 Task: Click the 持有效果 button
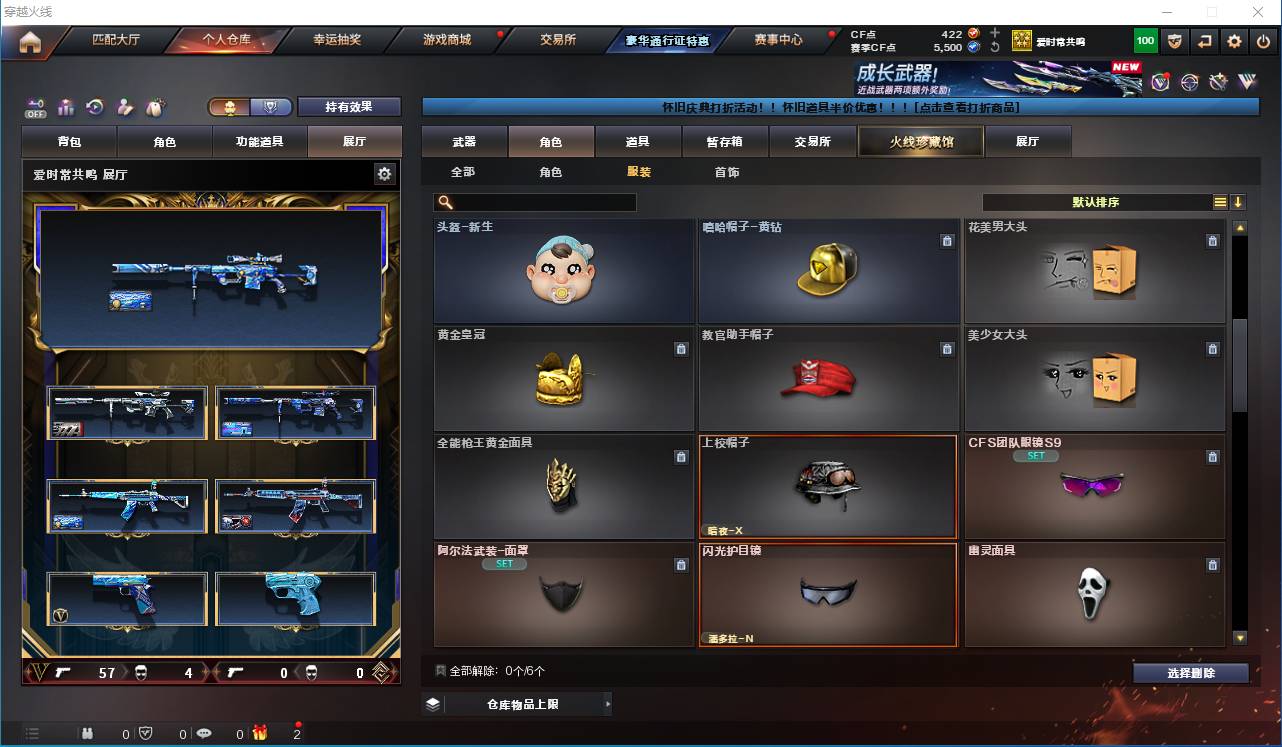pos(349,105)
